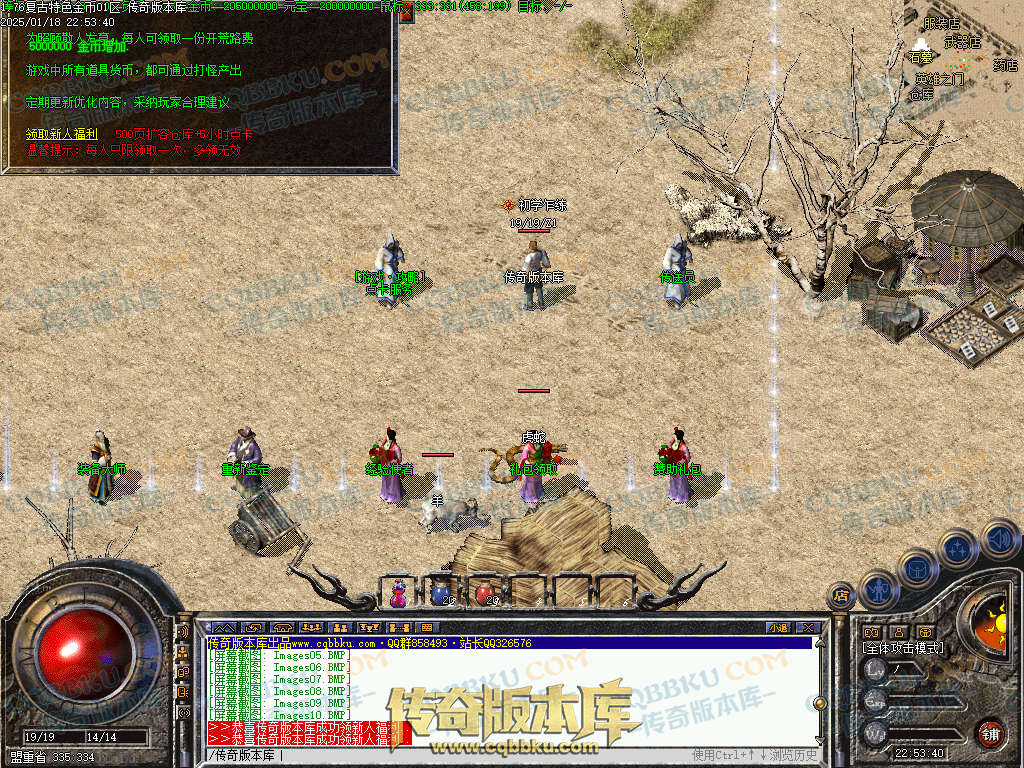Open the backpack inventory icon
Viewport: 1024px width, 768px height.
919,567
